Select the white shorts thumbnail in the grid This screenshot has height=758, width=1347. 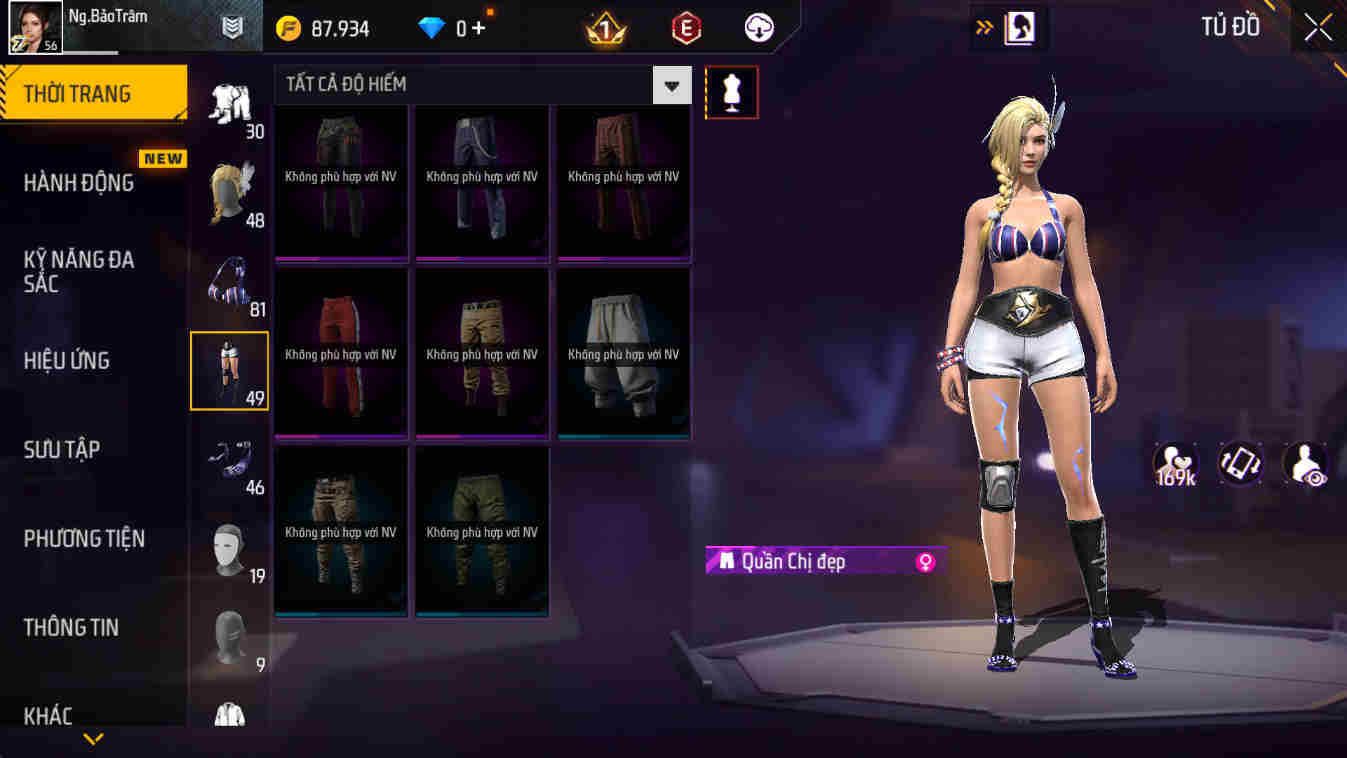[623, 352]
